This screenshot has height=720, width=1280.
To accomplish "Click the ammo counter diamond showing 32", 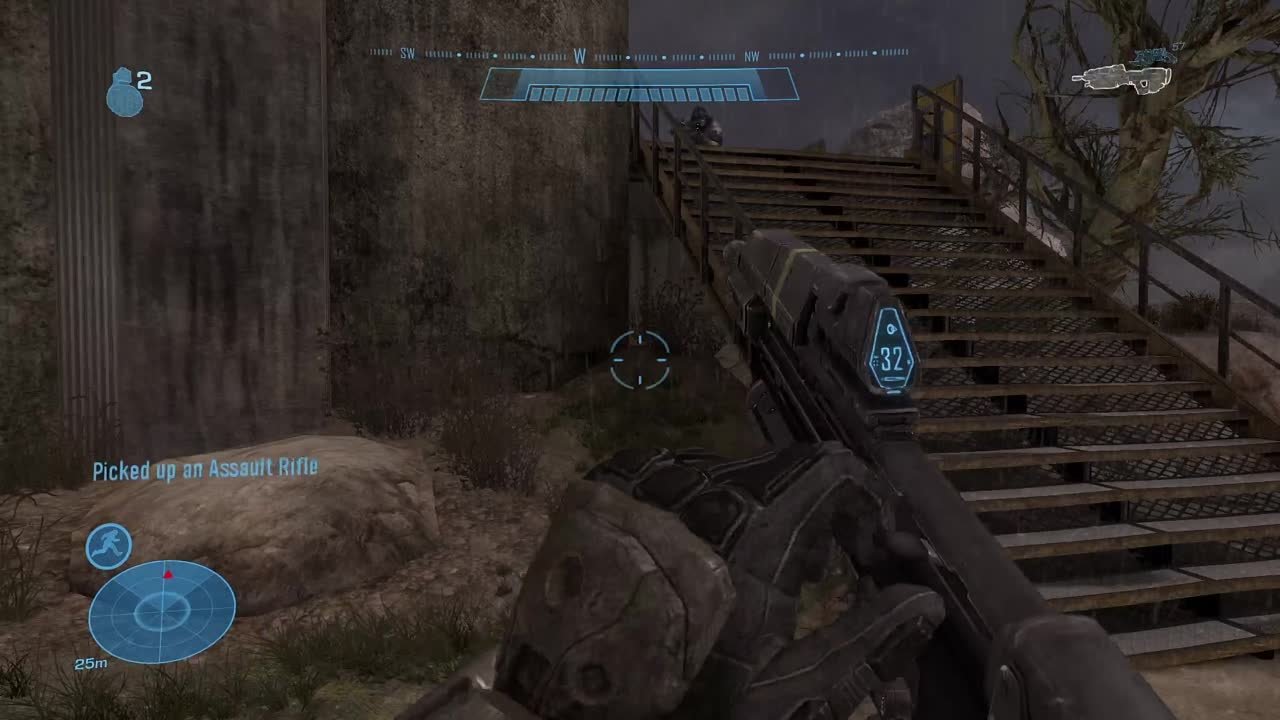I will click(x=891, y=355).
